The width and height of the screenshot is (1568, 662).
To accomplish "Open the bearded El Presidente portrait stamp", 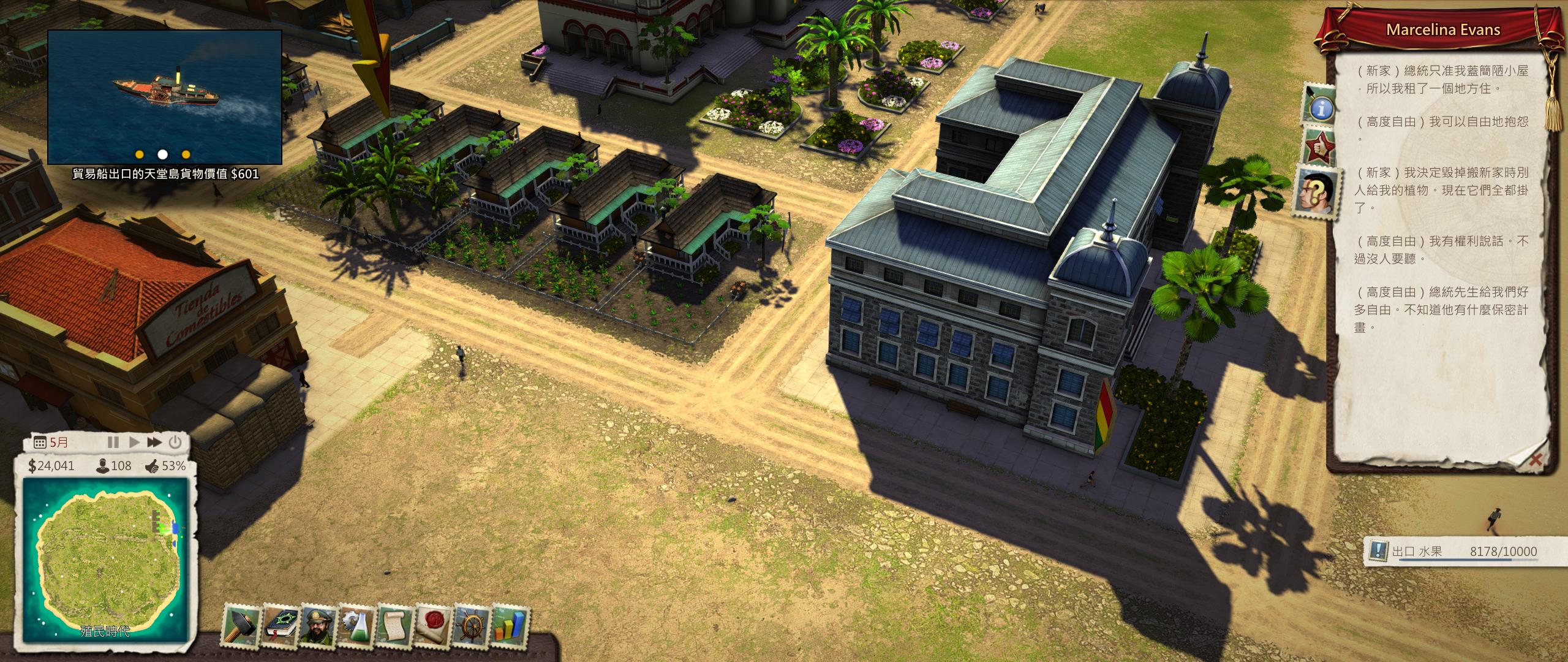I will coord(320,626).
